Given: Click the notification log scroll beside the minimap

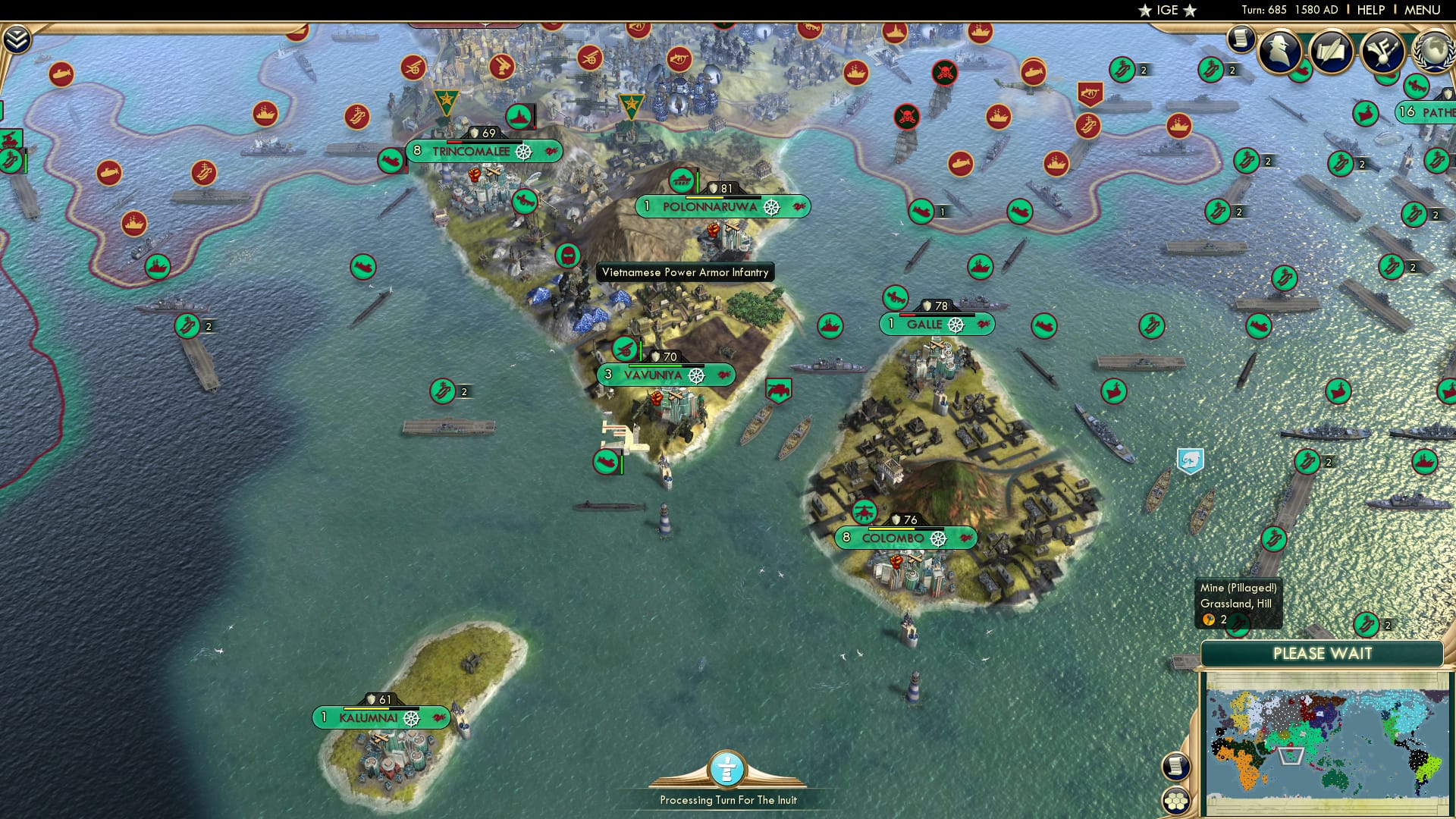Looking at the screenshot, I should pos(1176,766).
